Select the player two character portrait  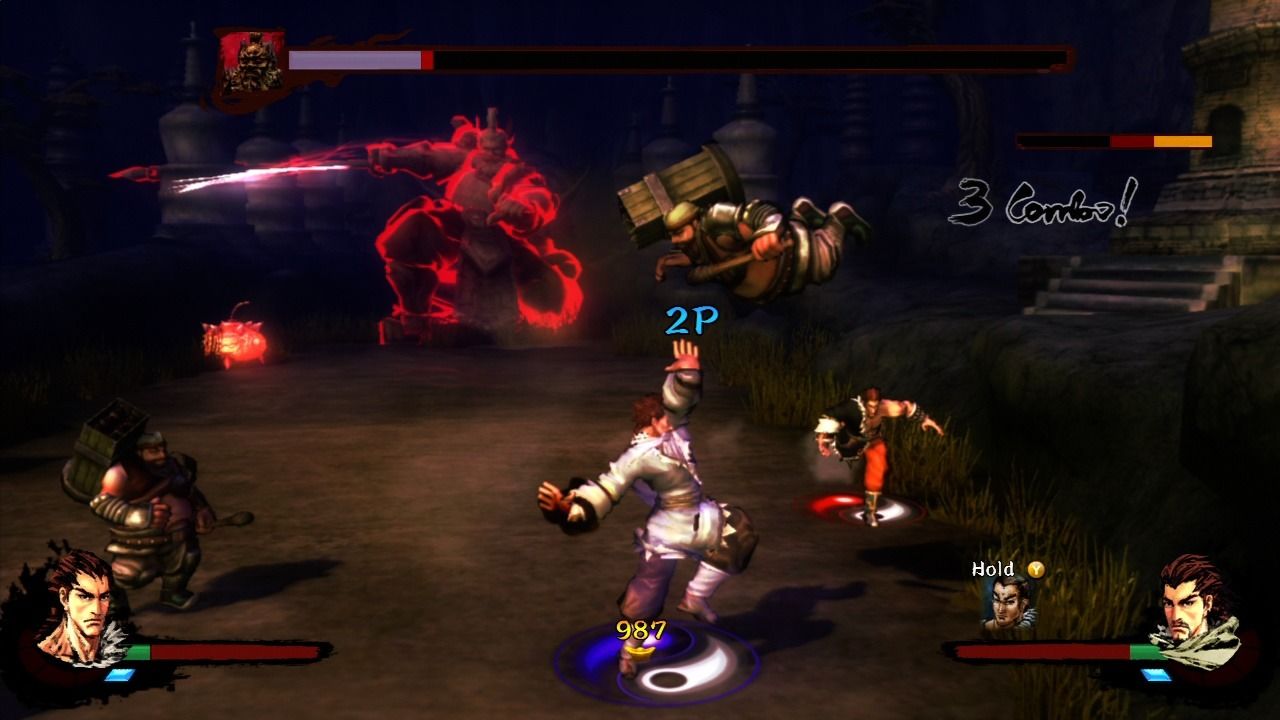(x=1196, y=607)
